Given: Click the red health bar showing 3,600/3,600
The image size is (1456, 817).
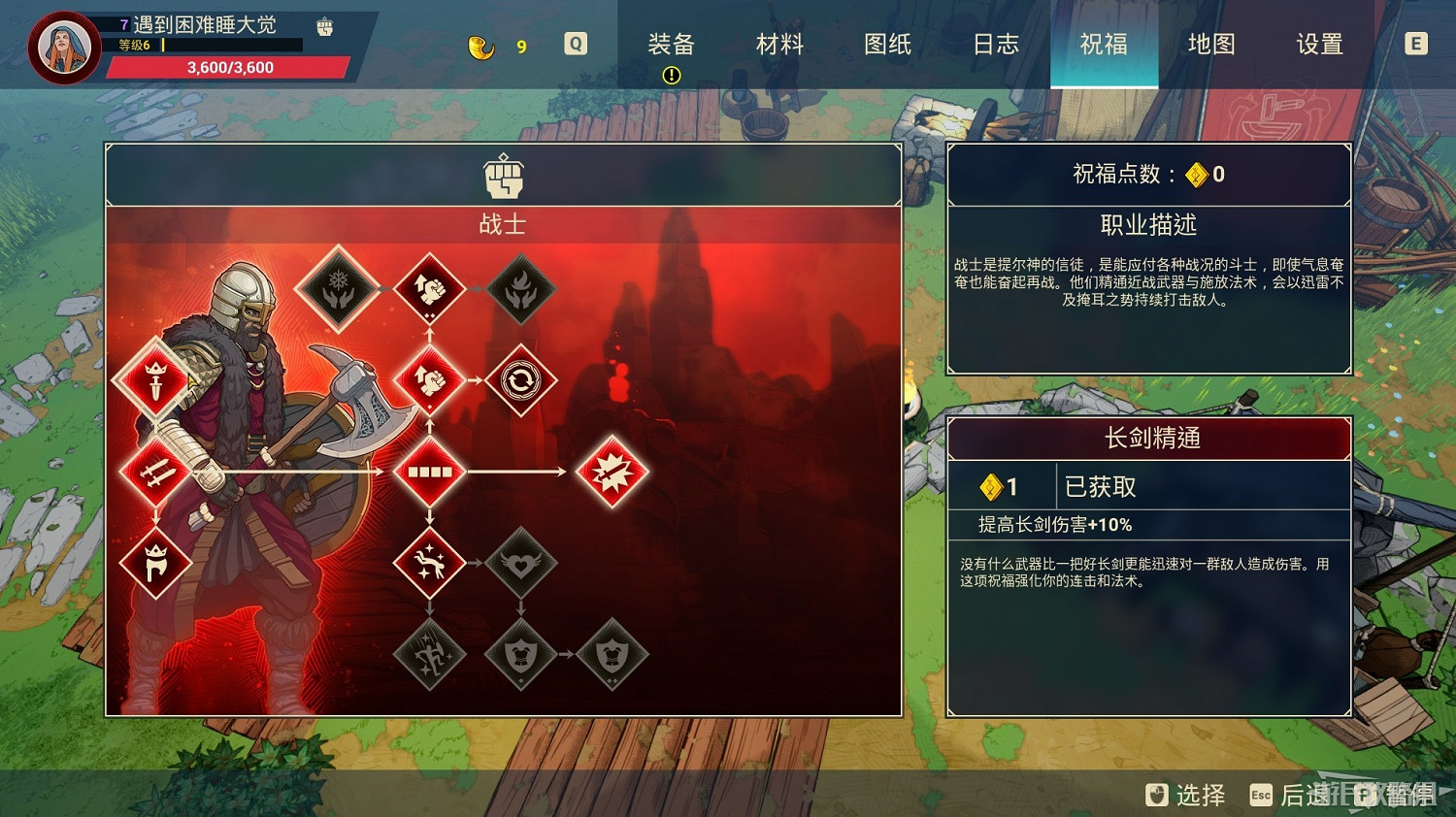Looking at the screenshot, I should tap(231, 67).
